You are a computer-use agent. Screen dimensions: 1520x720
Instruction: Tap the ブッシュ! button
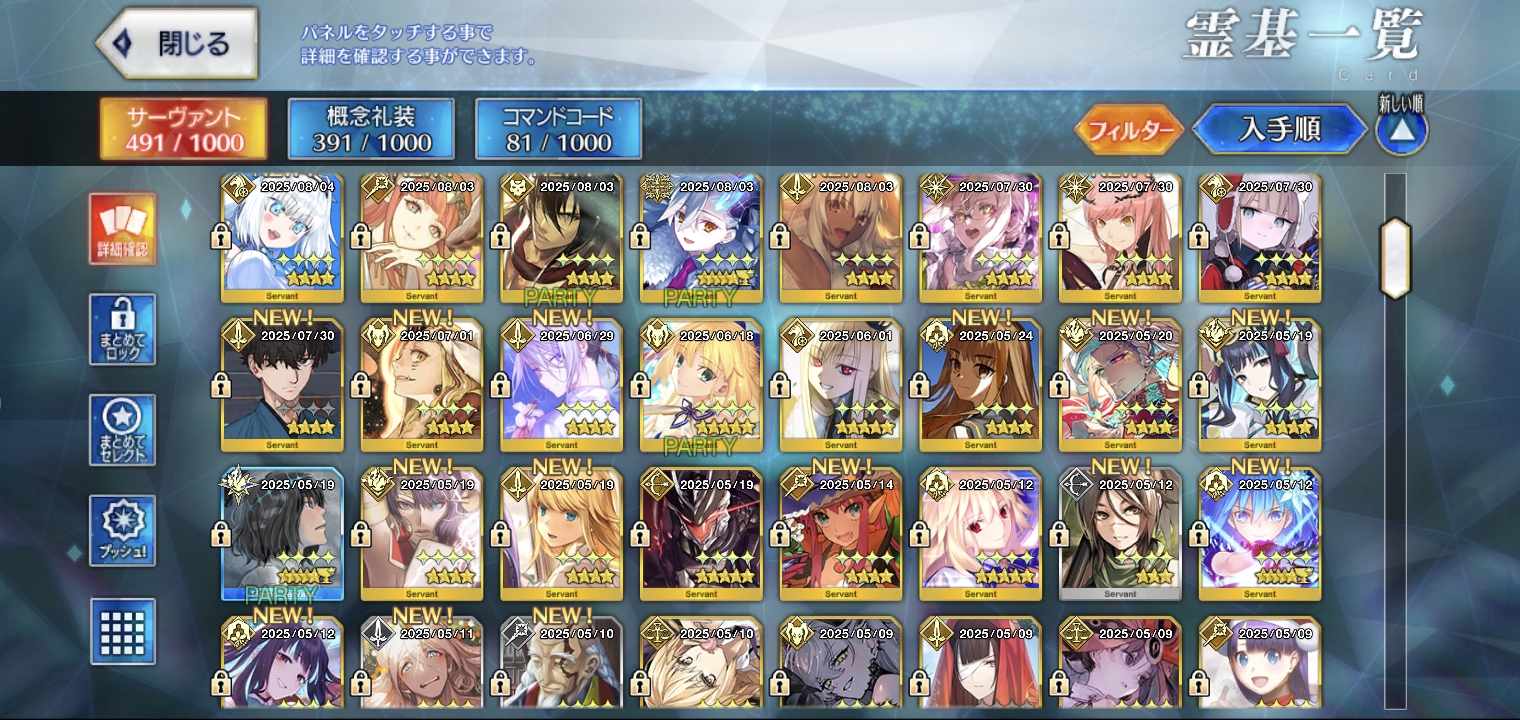pos(122,530)
